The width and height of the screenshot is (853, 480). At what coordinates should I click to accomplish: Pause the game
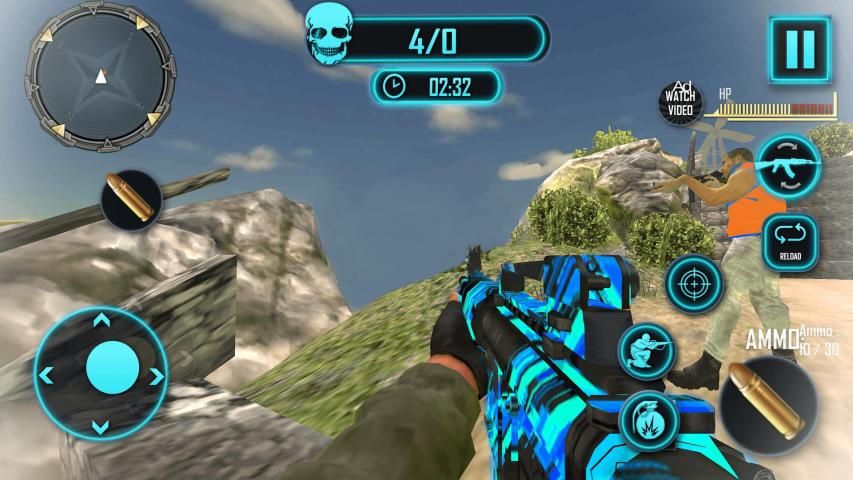tap(800, 48)
